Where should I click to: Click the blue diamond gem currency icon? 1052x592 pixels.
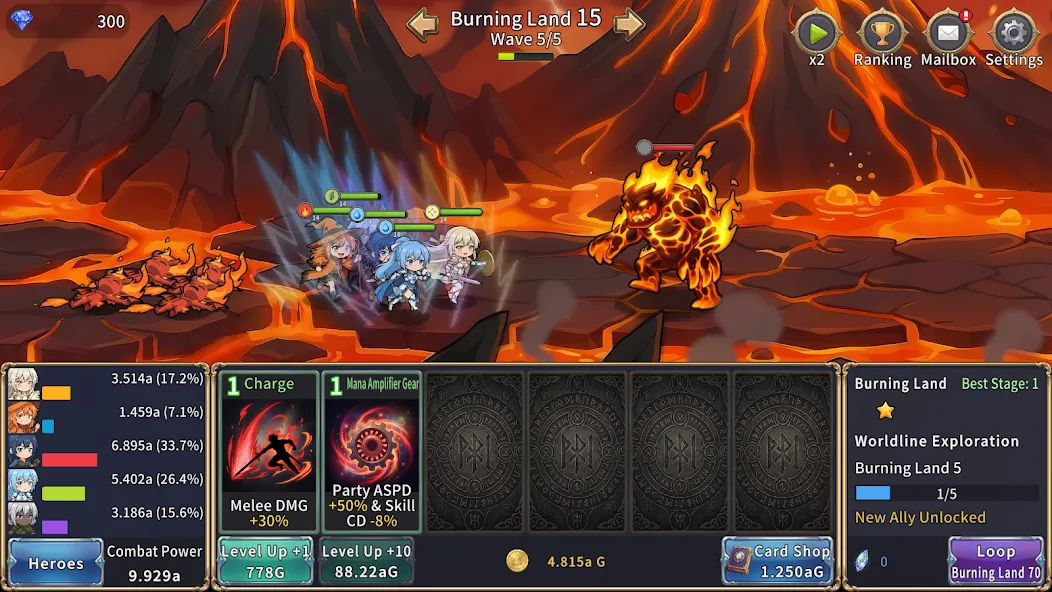(22, 21)
